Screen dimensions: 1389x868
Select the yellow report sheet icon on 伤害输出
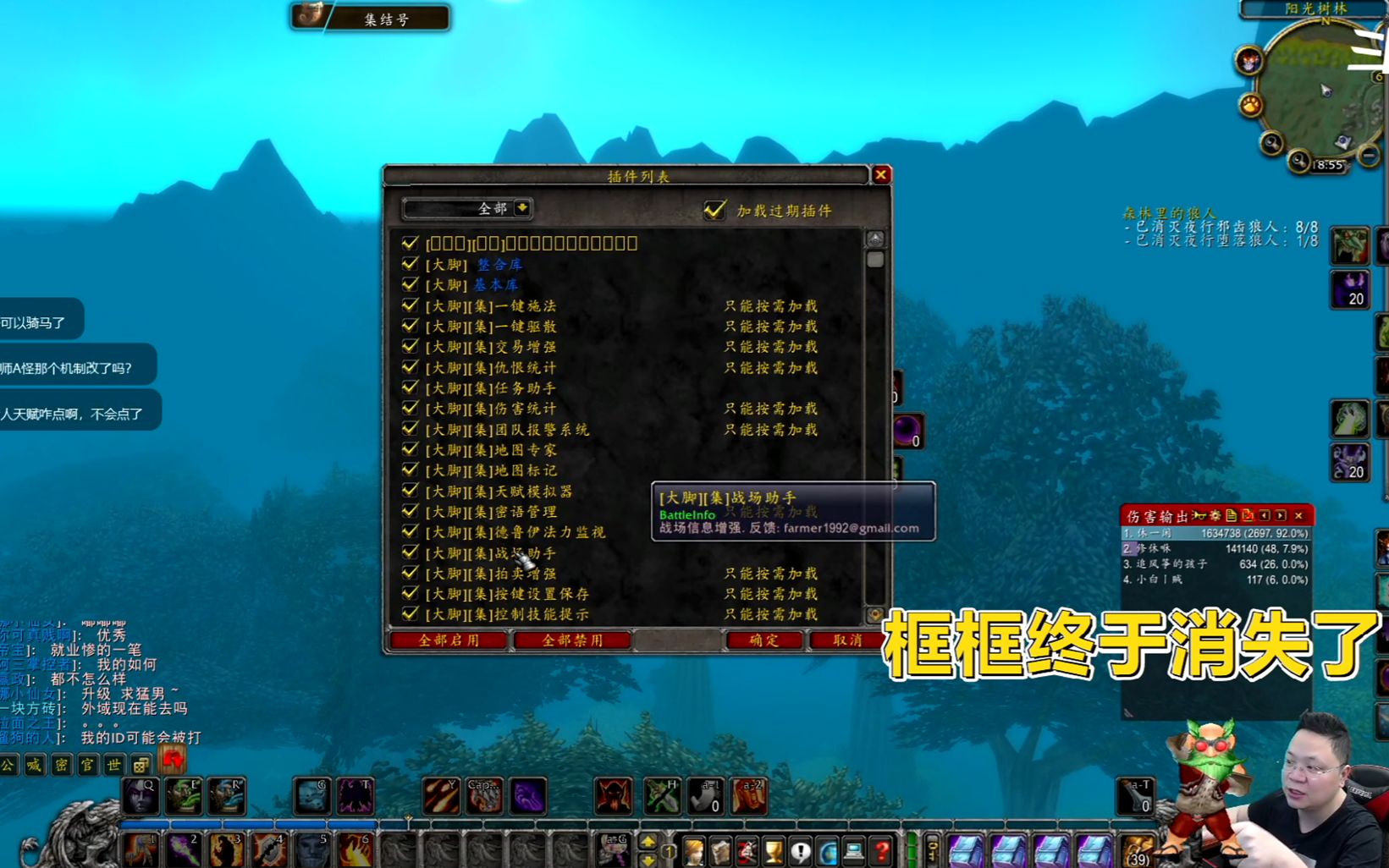point(1232,515)
